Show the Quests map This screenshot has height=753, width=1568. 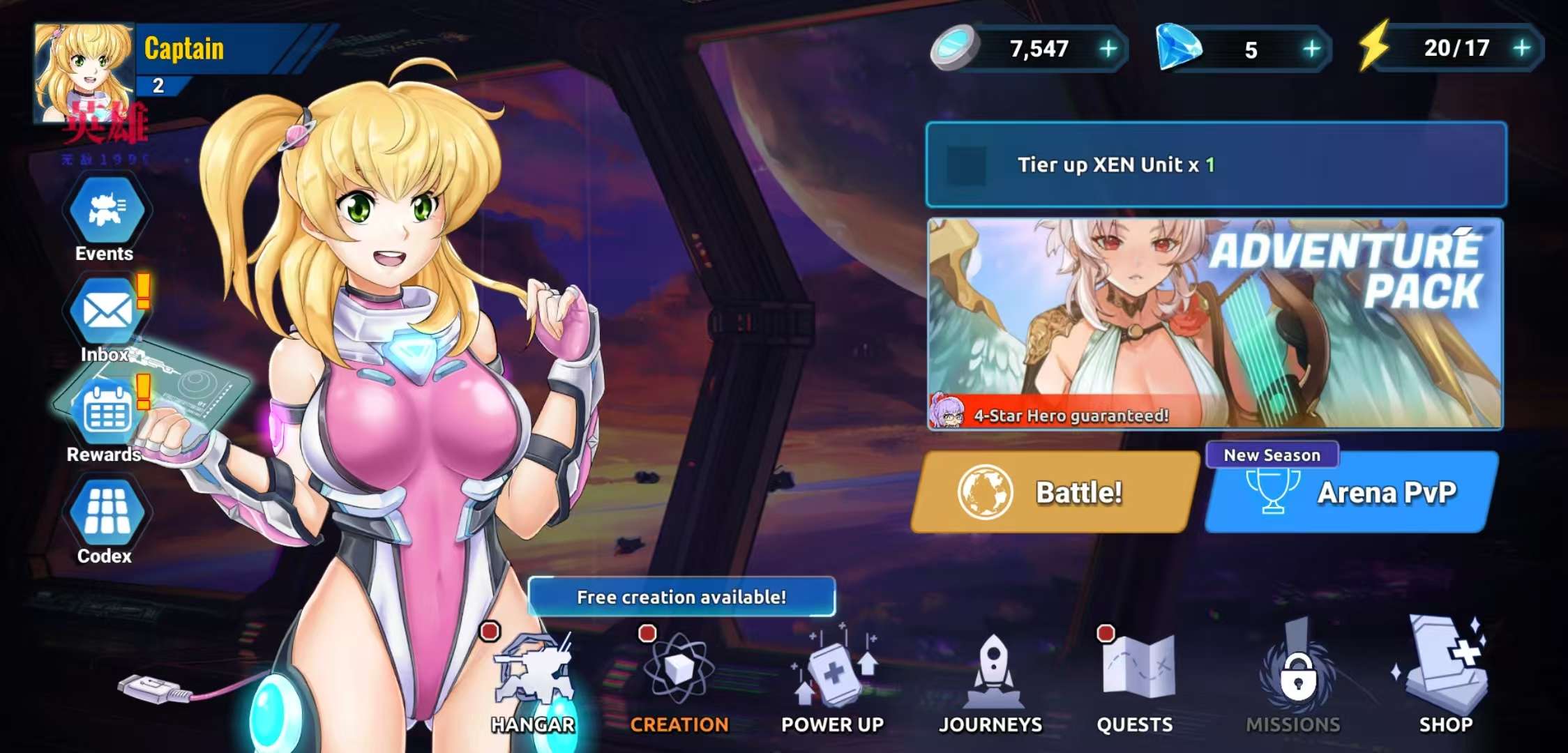point(1135,681)
